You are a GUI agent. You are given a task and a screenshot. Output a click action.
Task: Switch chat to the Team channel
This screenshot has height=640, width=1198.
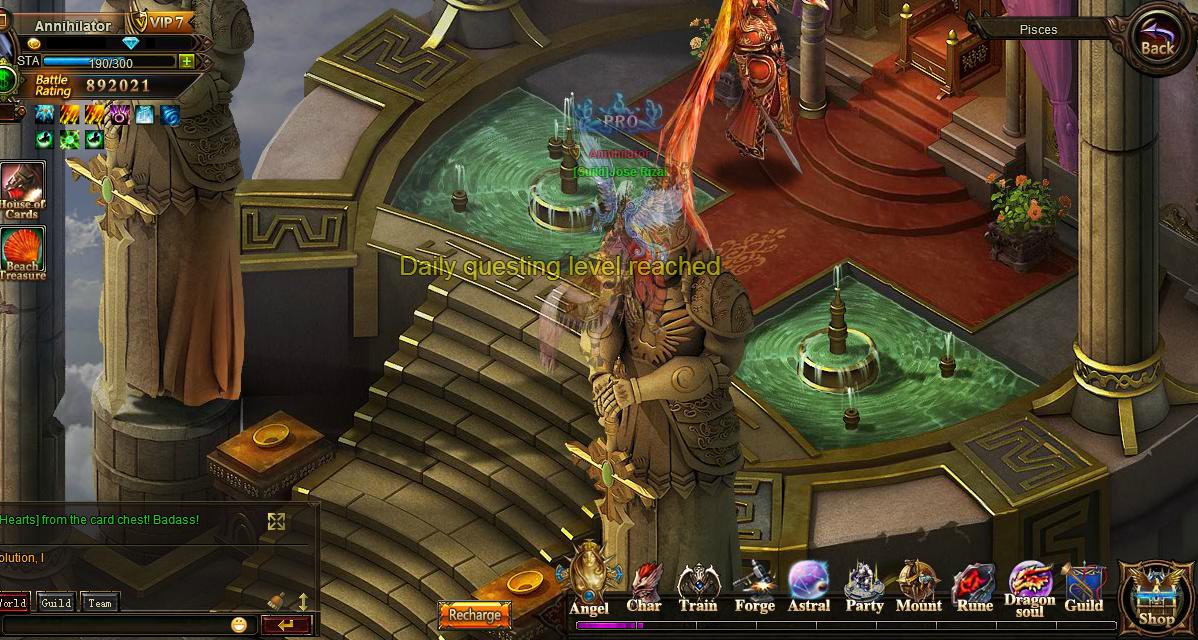[x=100, y=603]
